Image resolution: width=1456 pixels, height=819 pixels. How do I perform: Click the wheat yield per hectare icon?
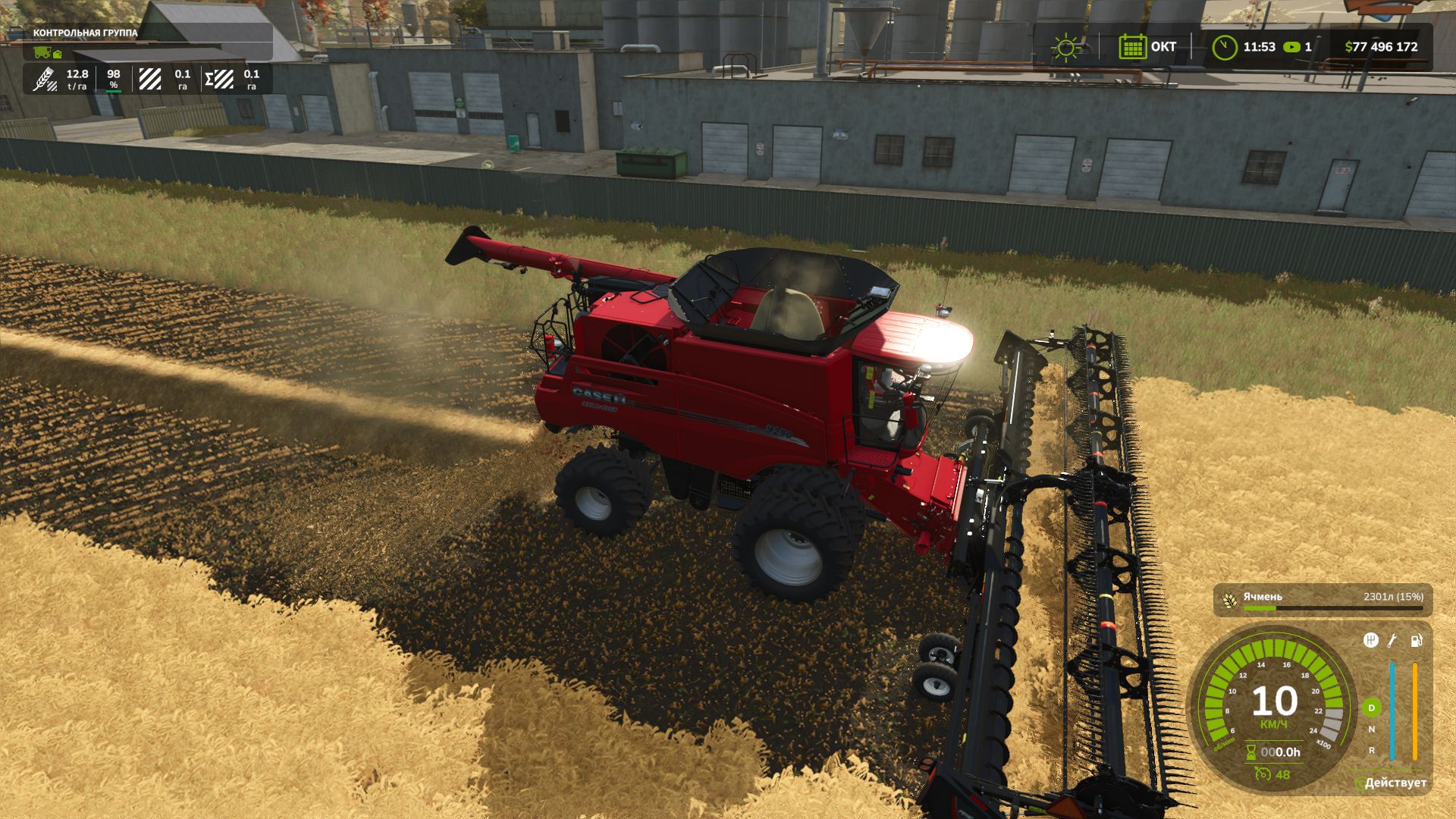[45, 79]
